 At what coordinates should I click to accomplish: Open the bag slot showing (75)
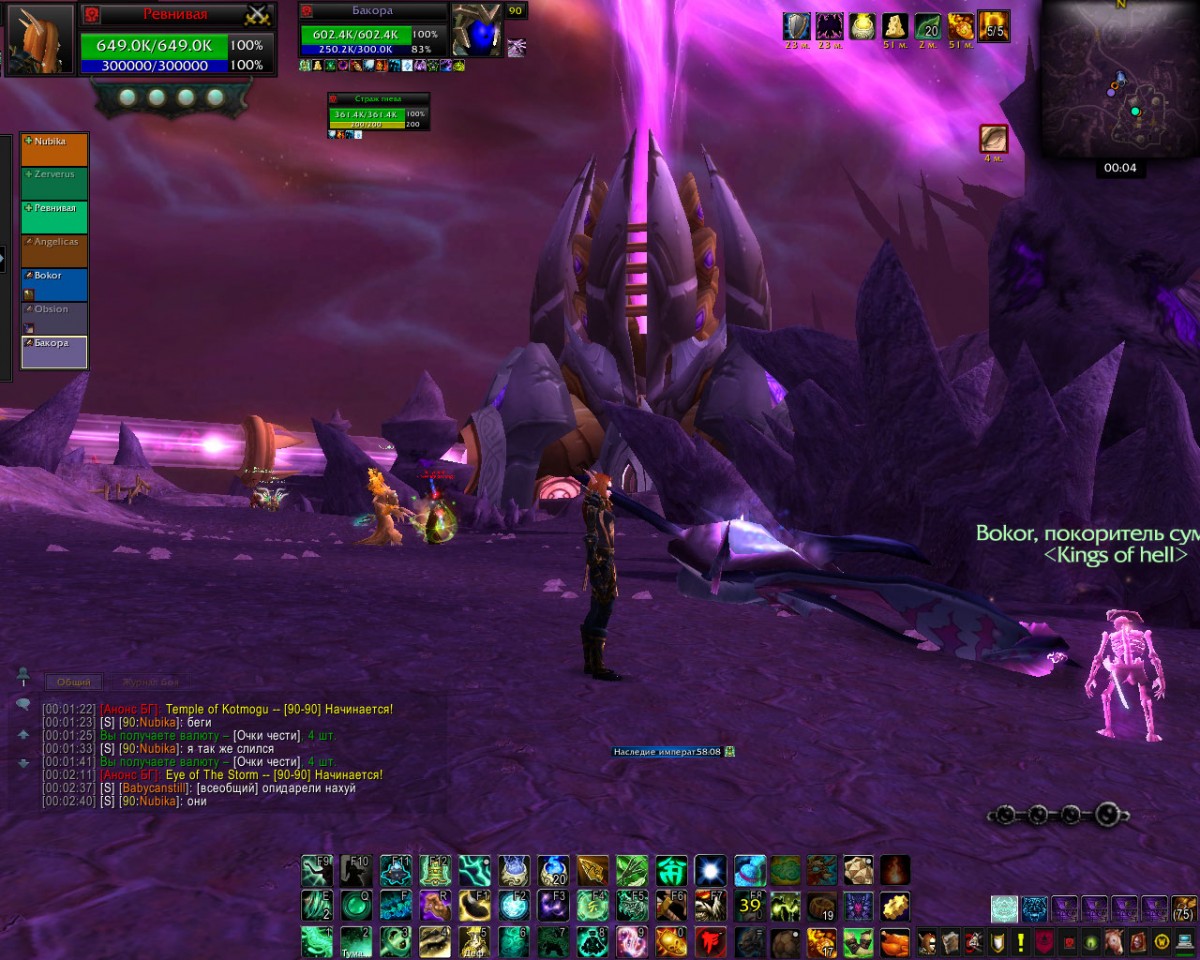tap(1183, 909)
